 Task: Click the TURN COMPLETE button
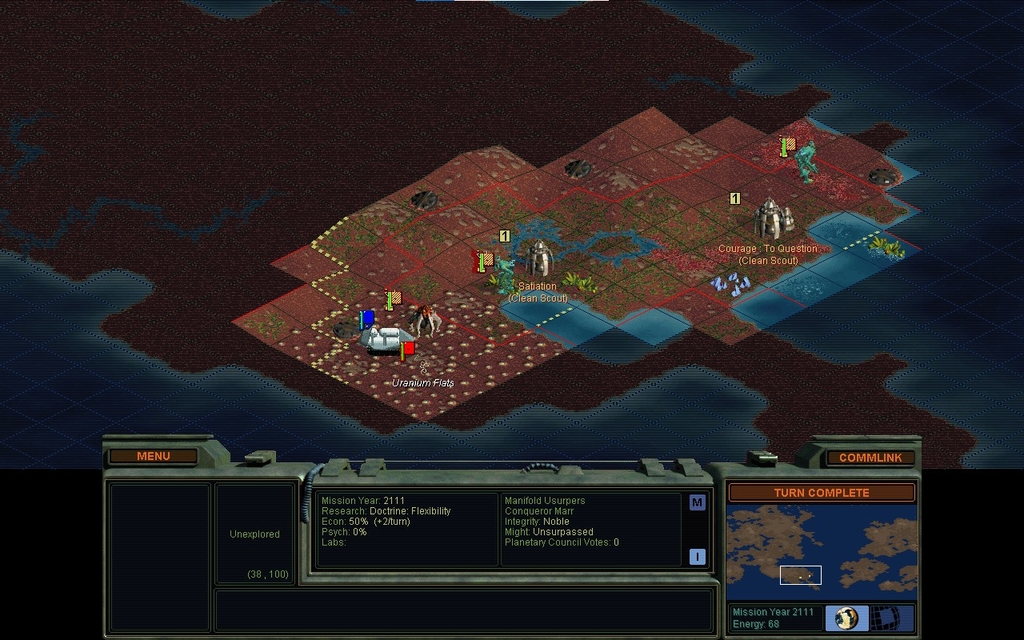coord(821,492)
